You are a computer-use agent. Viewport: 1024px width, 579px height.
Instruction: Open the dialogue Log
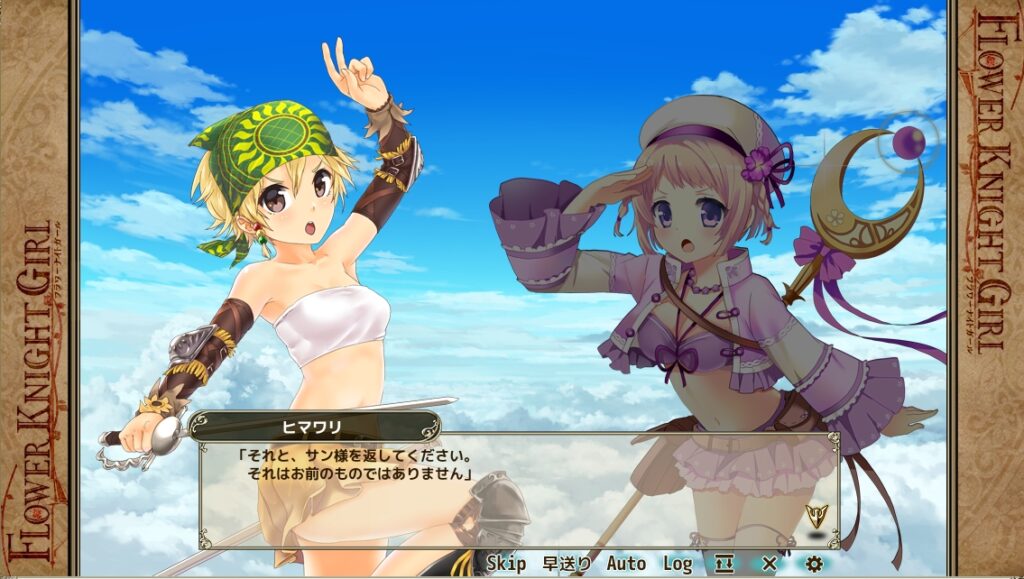click(677, 564)
